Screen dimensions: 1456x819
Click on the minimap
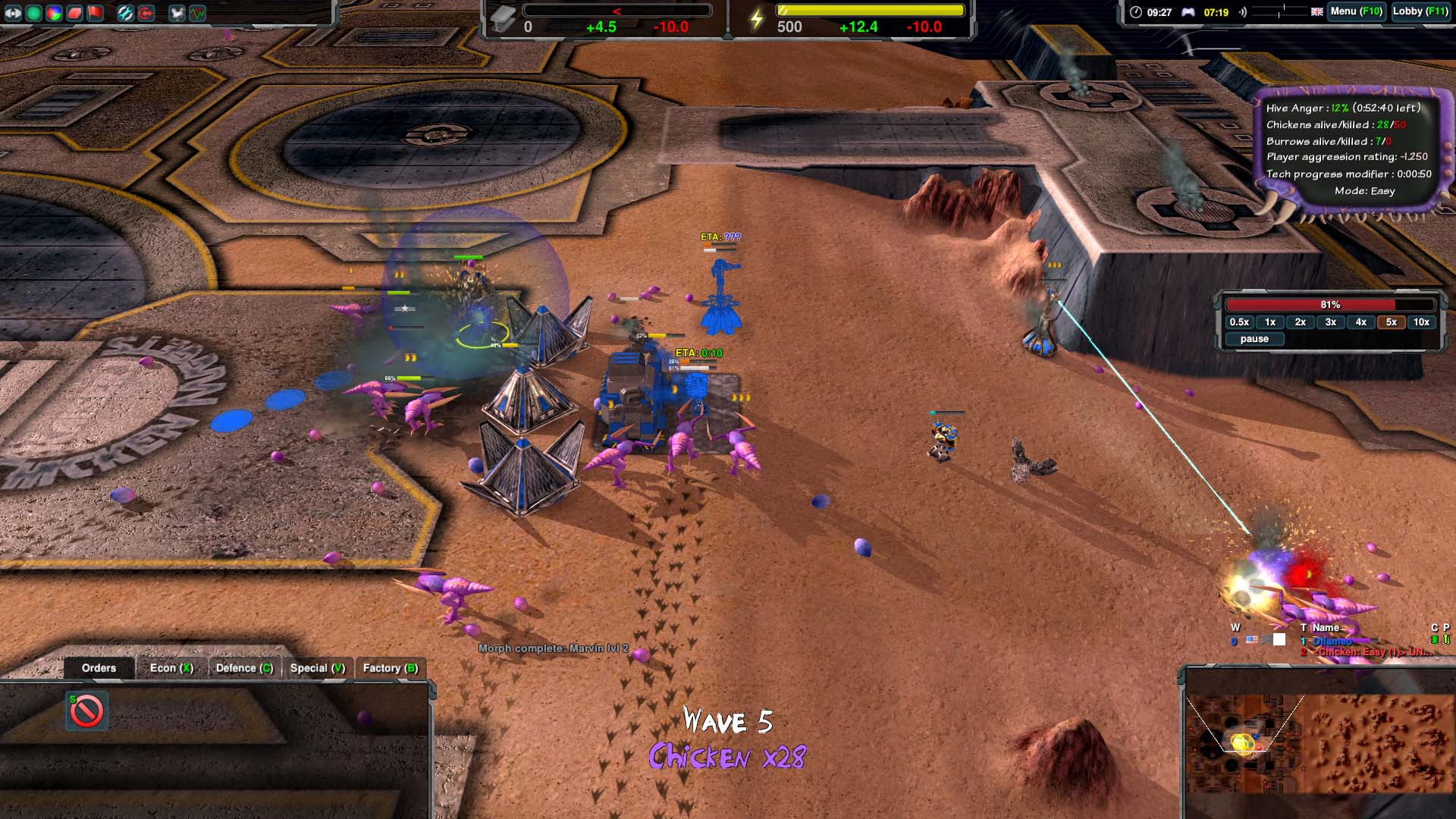(x=1318, y=743)
